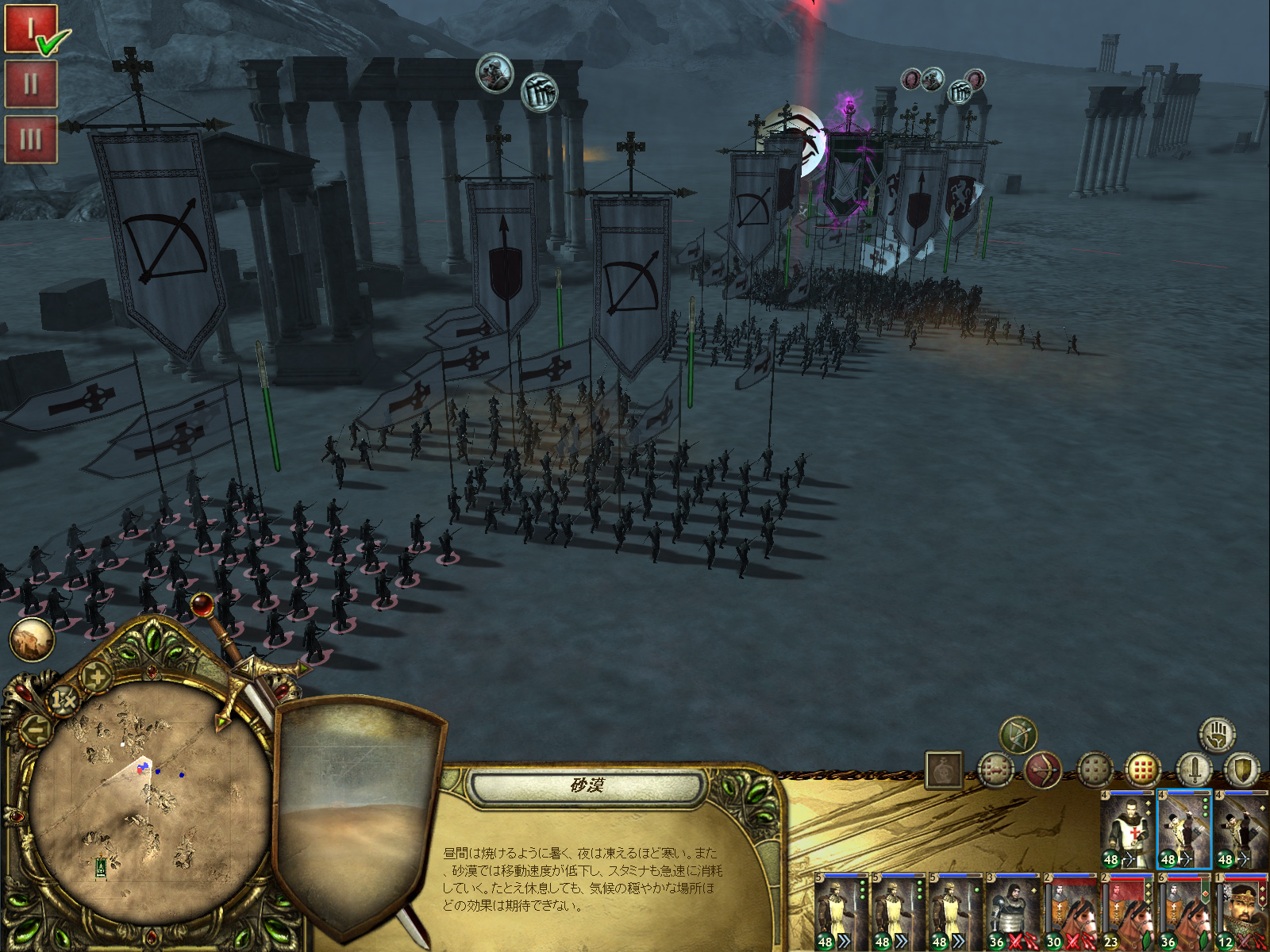Decrease game speed with the minus button

pyautogui.click(x=37, y=729)
